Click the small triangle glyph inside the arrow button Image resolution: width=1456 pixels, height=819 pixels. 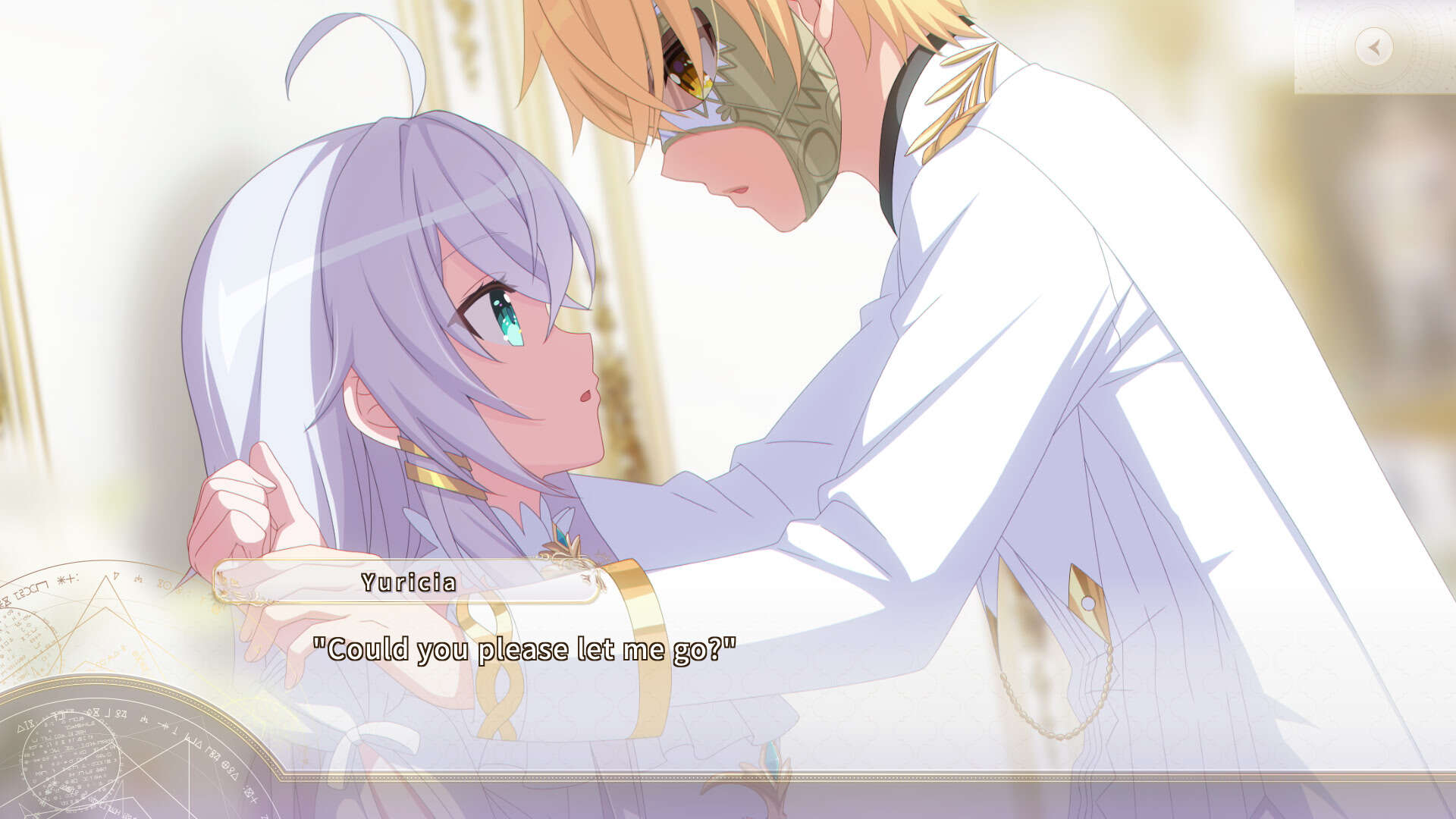pos(1376,47)
